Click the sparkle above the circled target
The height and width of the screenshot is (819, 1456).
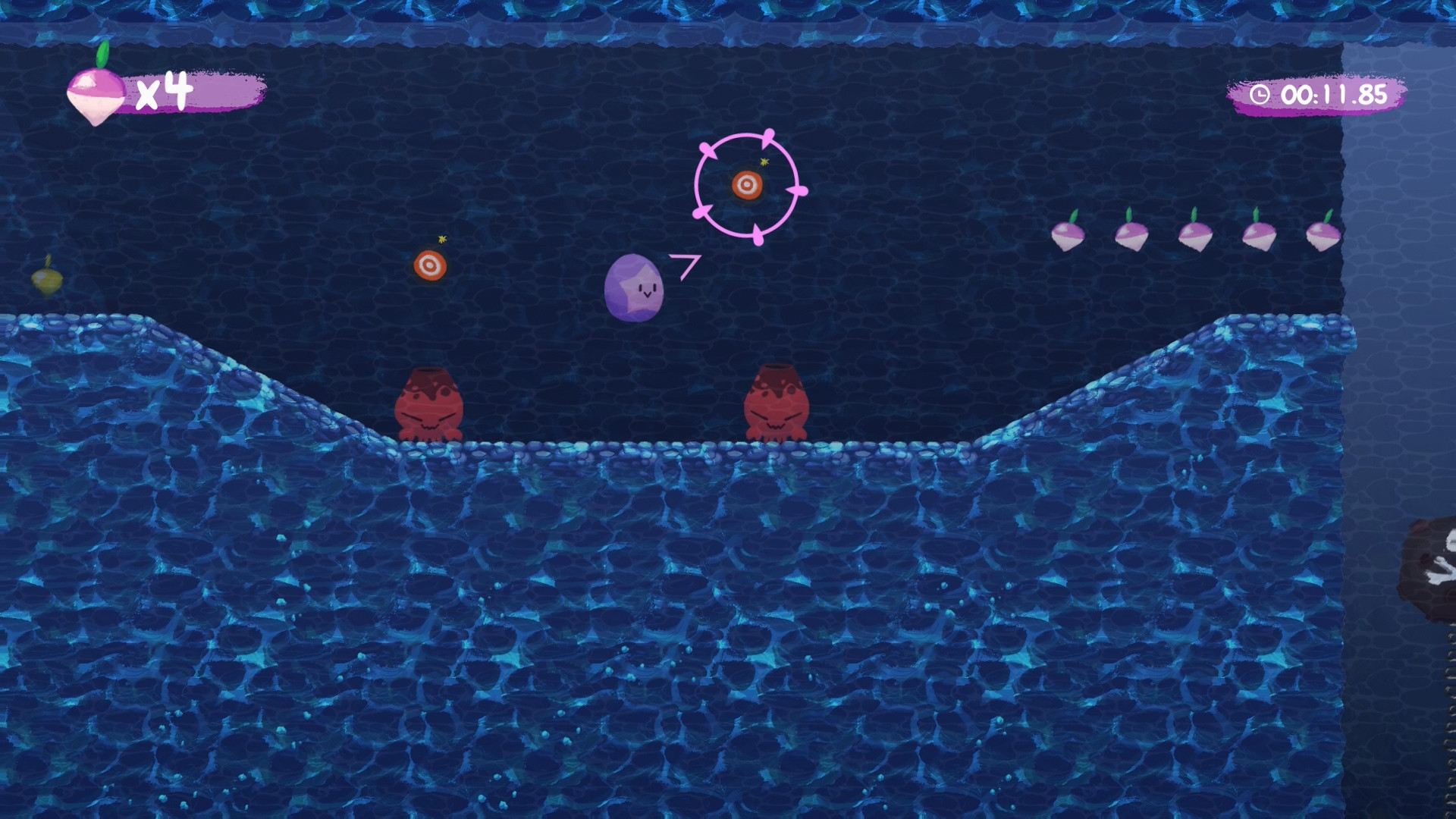pos(764,161)
